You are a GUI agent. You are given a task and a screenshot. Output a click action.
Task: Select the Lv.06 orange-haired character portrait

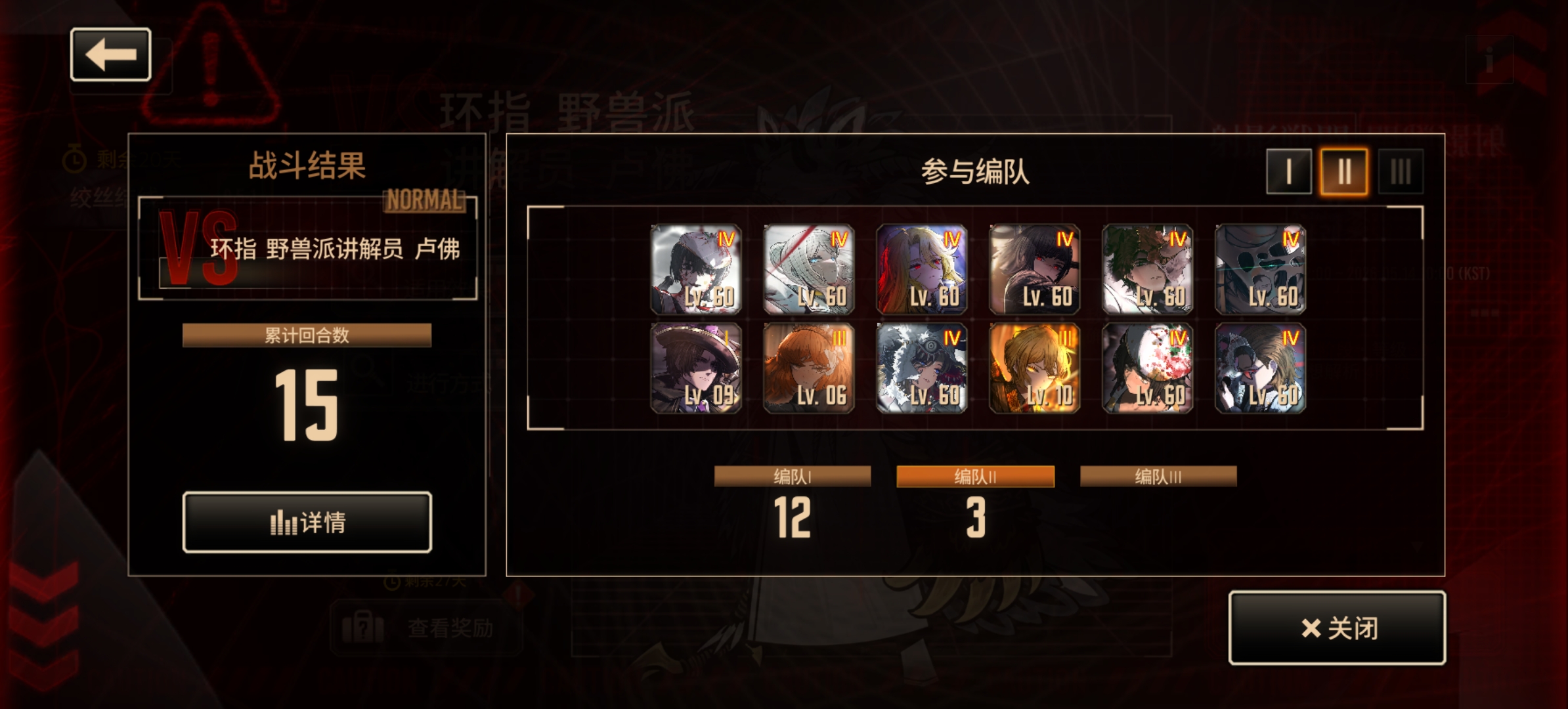810,371
